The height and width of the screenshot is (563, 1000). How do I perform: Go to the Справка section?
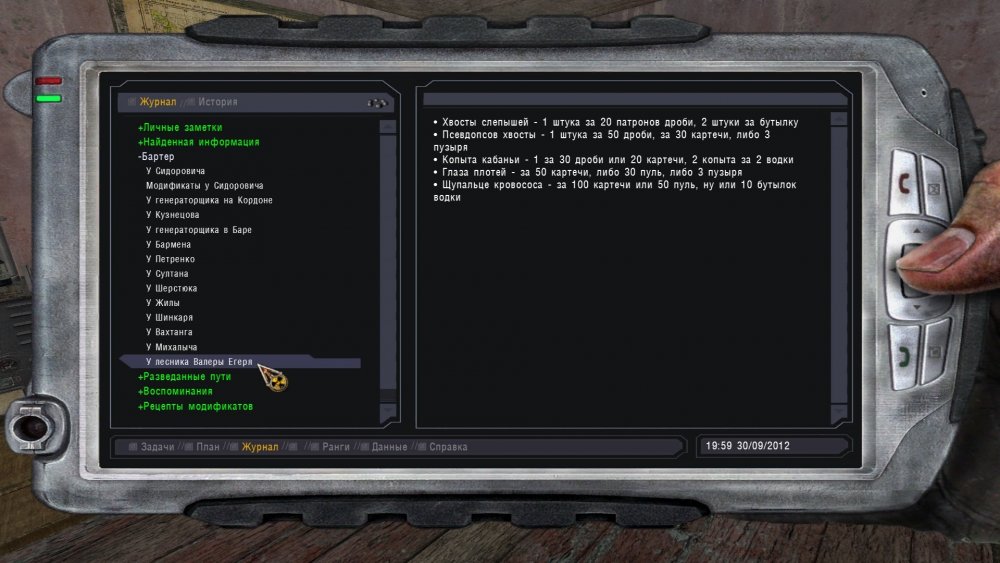[x=449, y=447]
